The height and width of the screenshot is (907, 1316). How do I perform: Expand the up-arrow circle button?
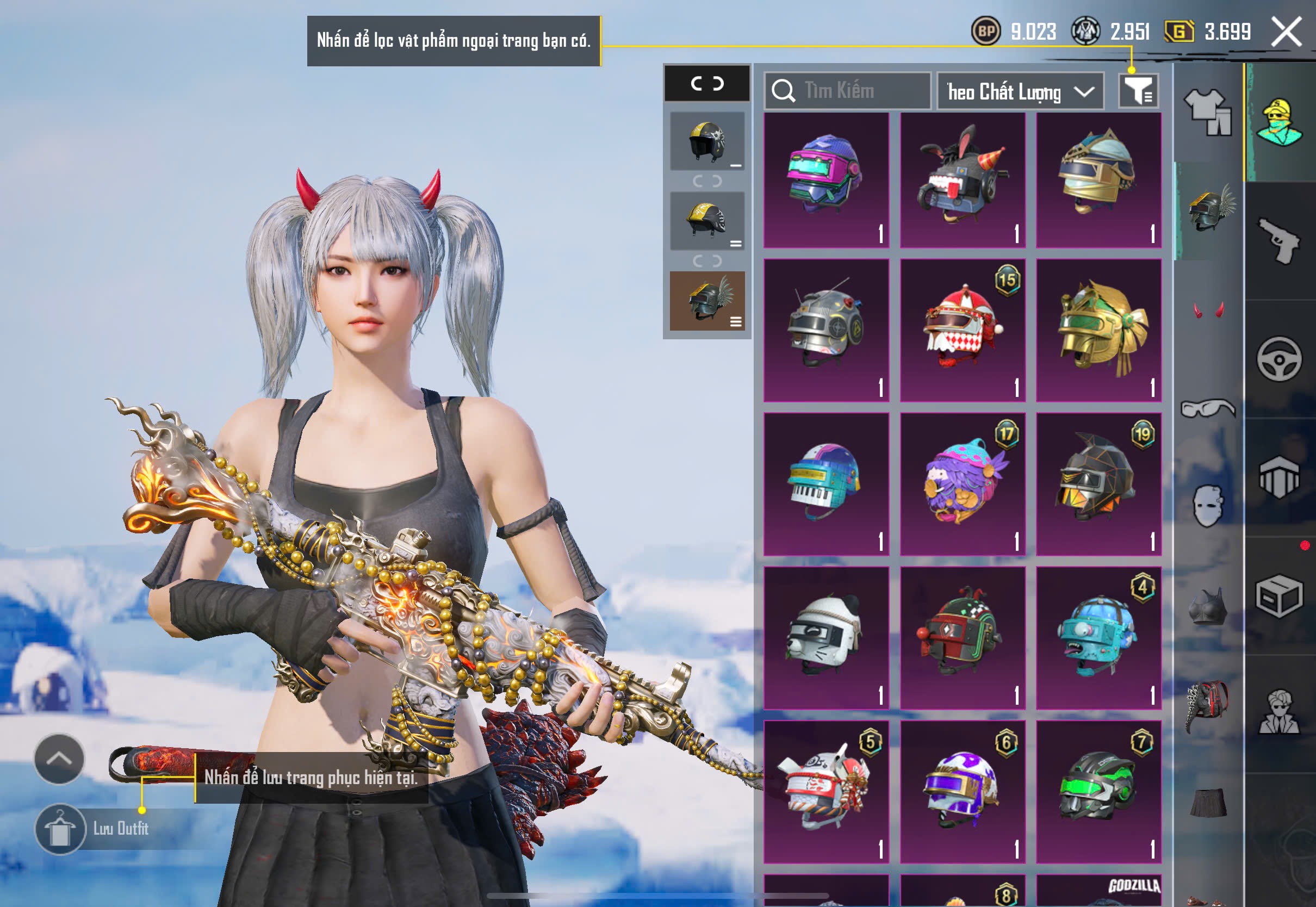[x=59, y=759]
